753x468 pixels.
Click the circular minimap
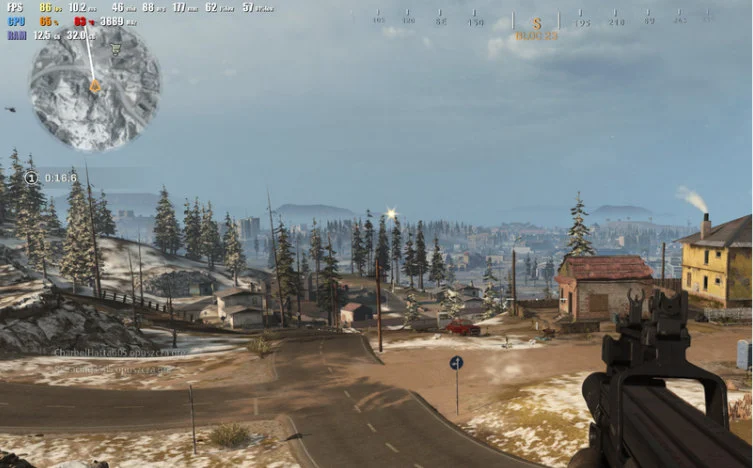pyautogui.click(x=94, y=88)
